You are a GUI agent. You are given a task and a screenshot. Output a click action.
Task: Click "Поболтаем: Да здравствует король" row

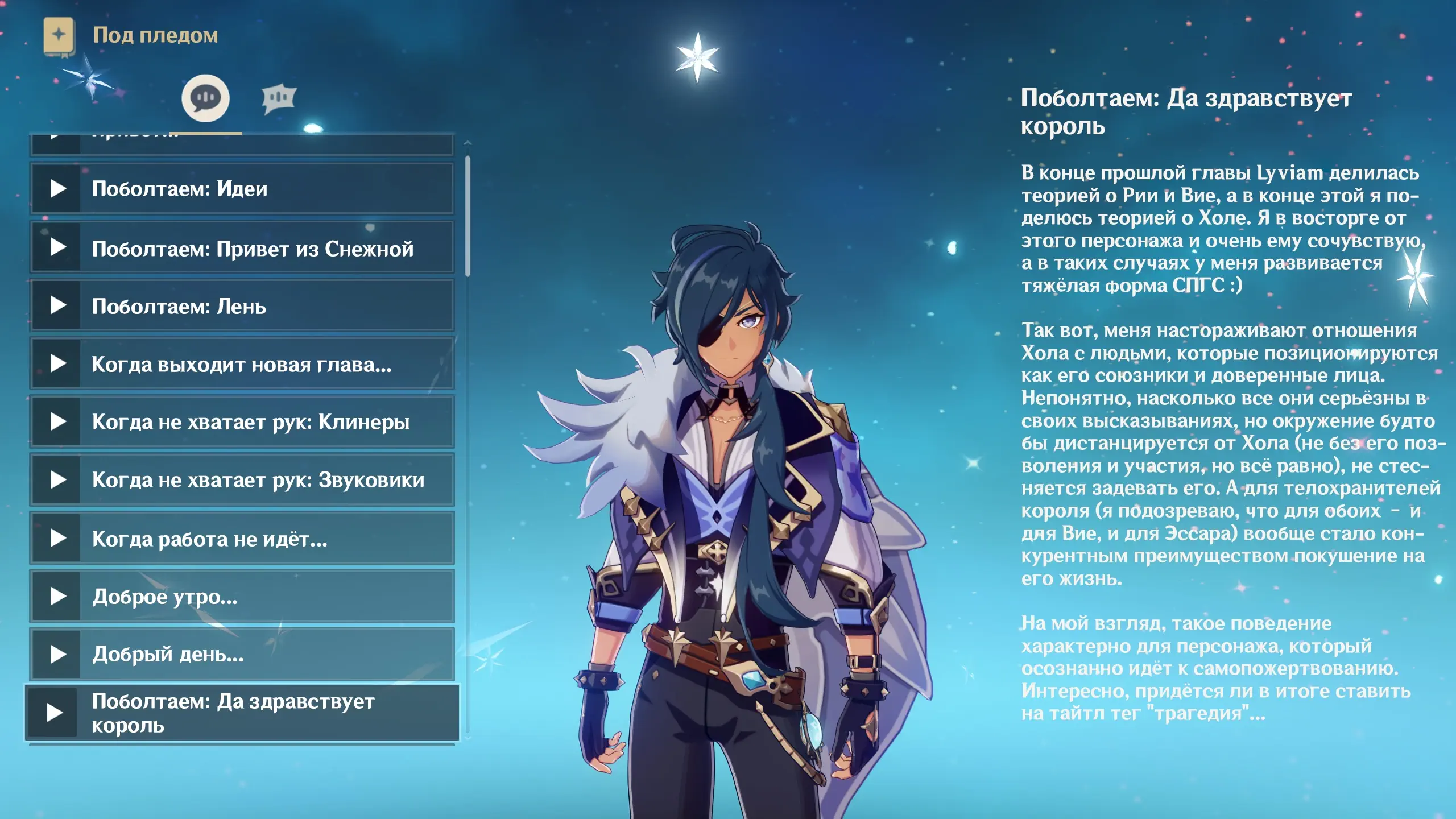tap(242, 713)
